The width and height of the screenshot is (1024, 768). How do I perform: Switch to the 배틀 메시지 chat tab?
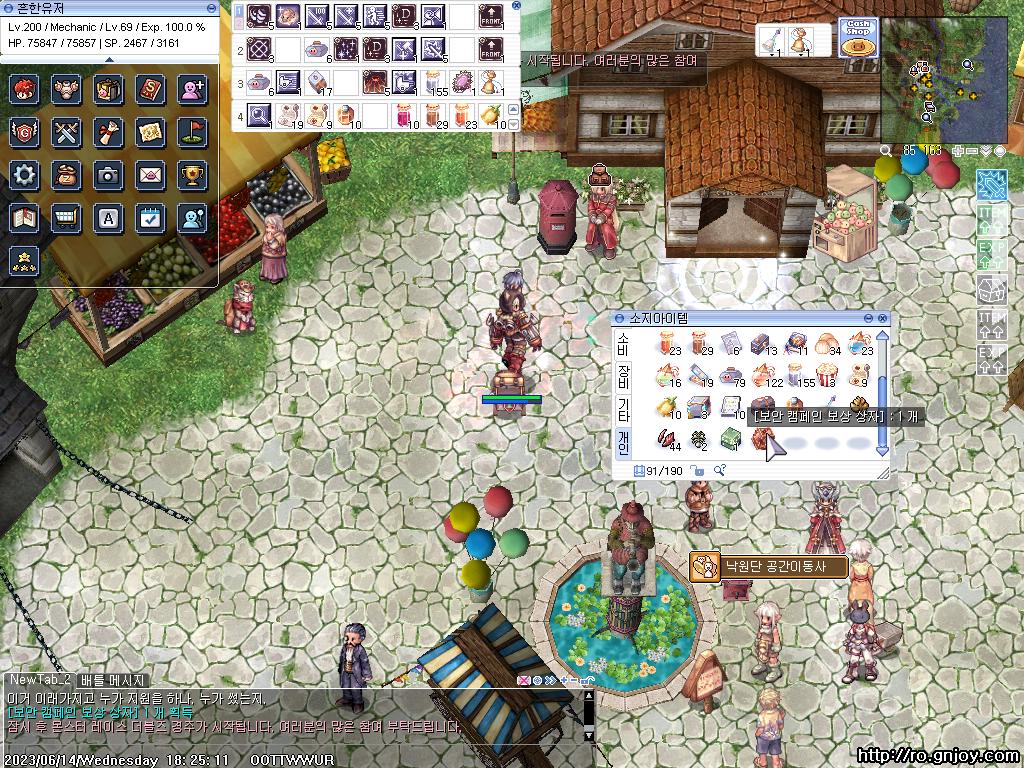click(114, 680)
